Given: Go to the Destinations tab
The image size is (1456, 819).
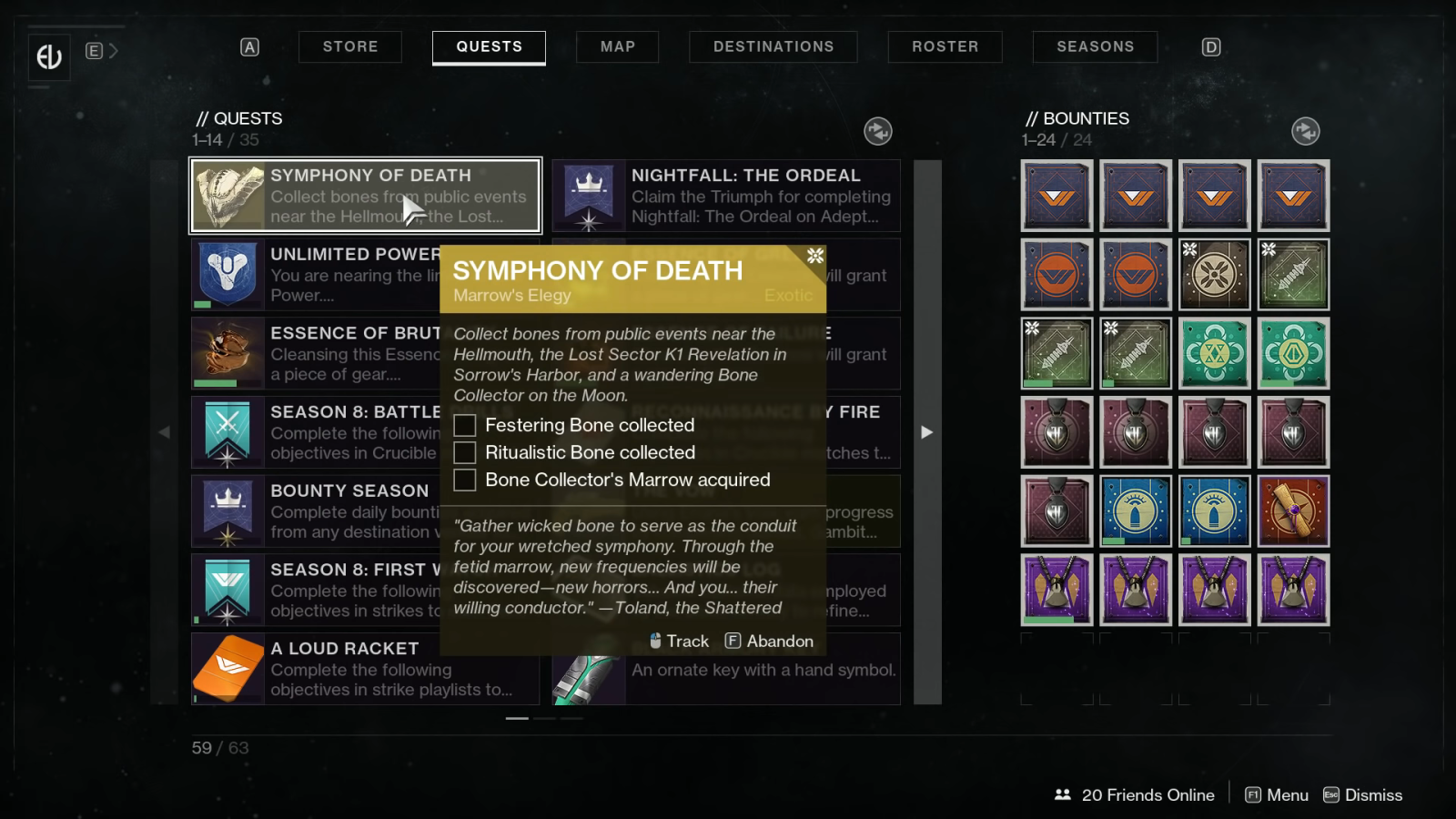Looking at the screenshot, I should click(773, 46).
